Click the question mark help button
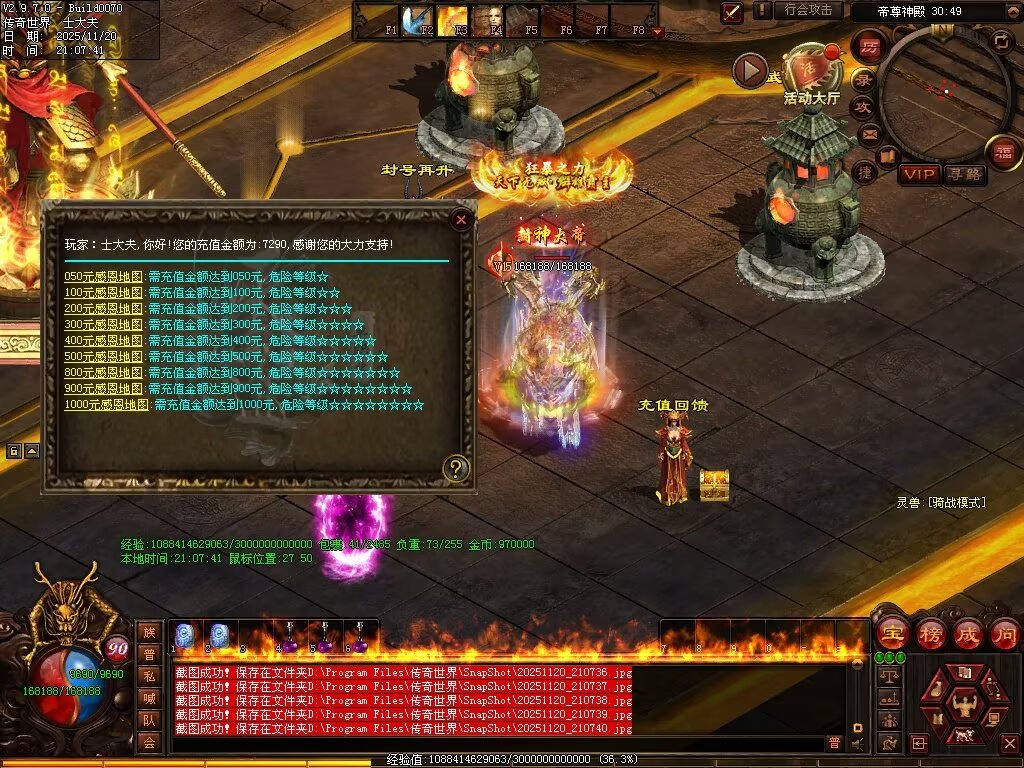The width and height of the screenshot is (1024, 768). tap(456, 468)
